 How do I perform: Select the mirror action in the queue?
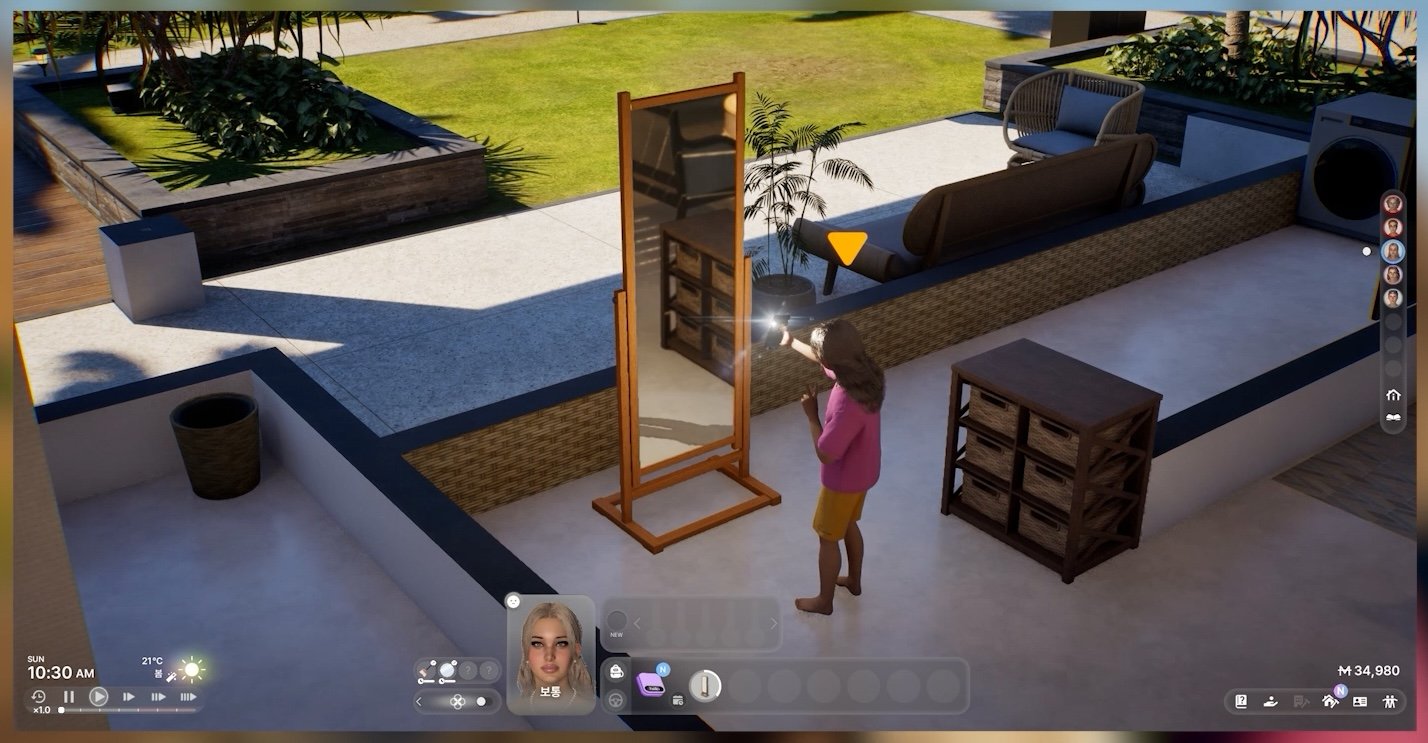point(705,685)
